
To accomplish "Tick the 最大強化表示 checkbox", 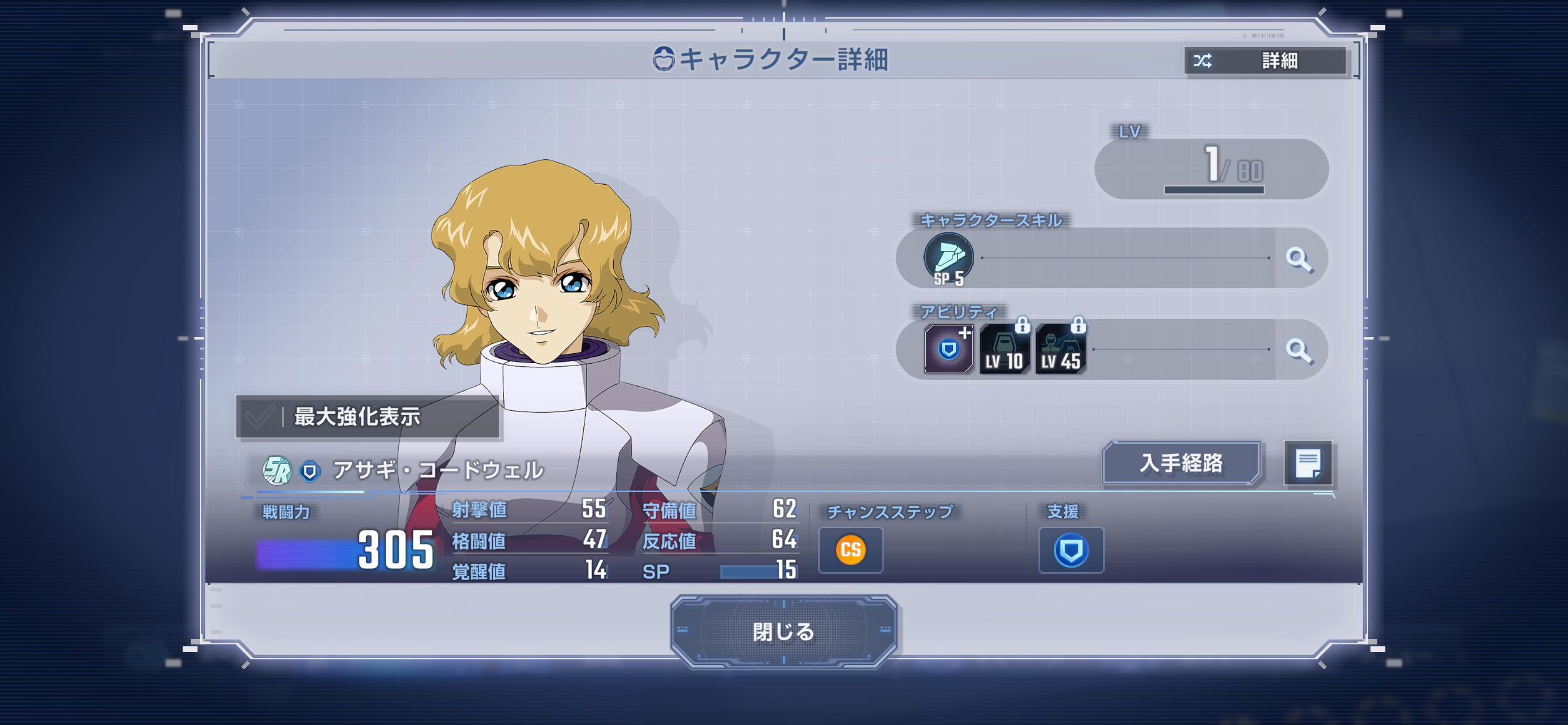I will [x=260, y=417].
